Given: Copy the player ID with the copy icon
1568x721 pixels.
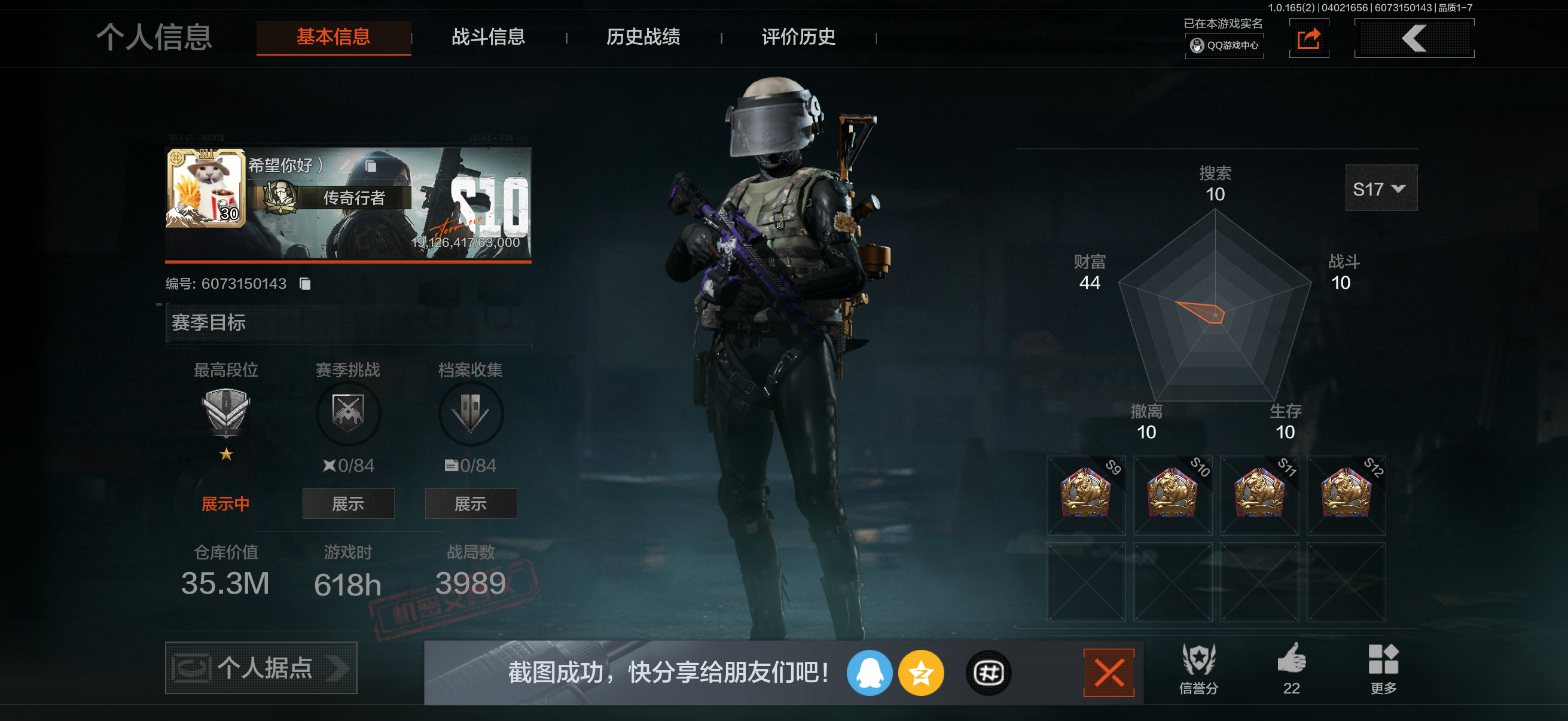Looking at the screenshot, I should pyautogui.click(x=304, y=283).
